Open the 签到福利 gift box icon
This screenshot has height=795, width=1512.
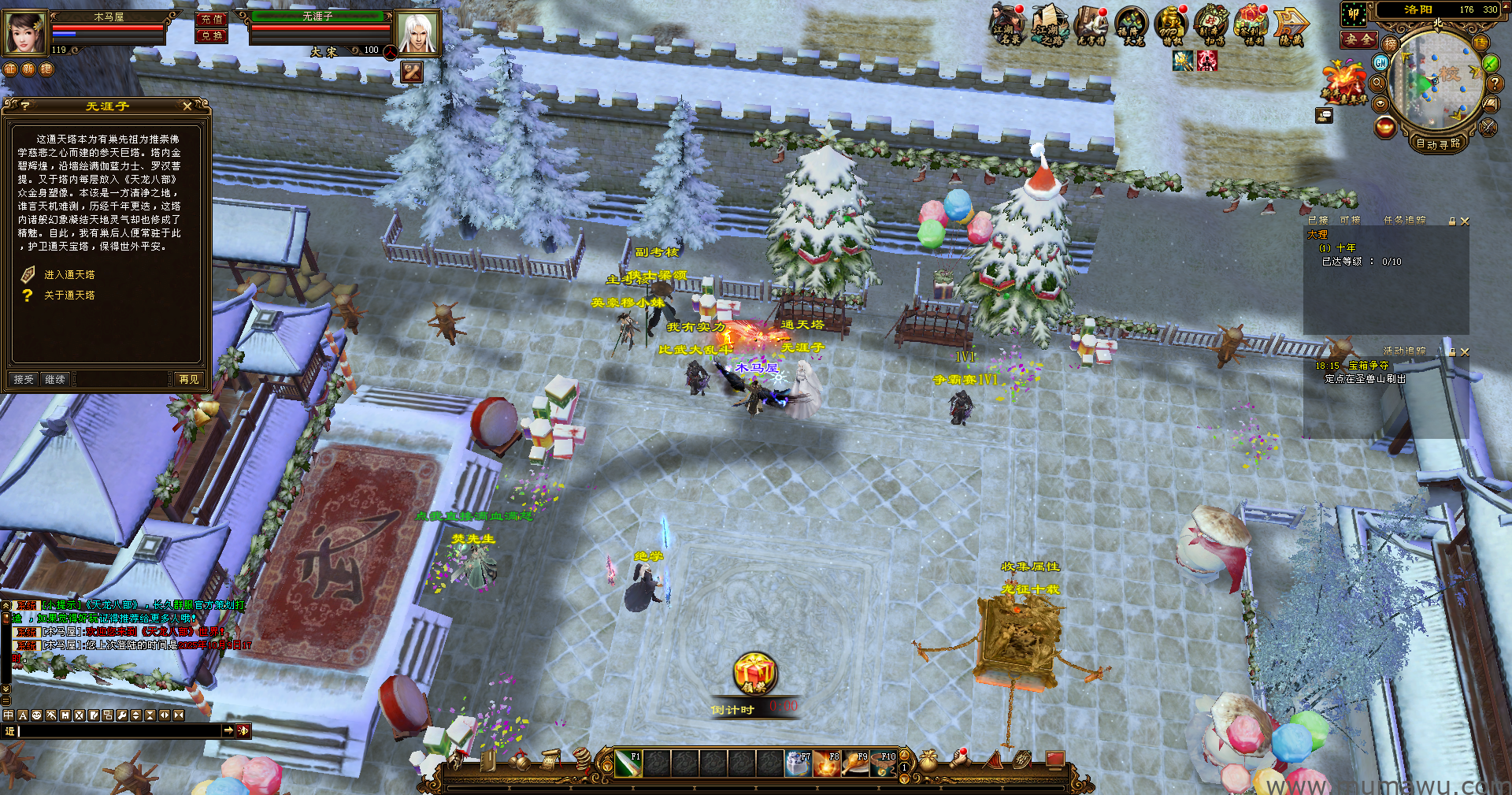tap(1251, 24)
